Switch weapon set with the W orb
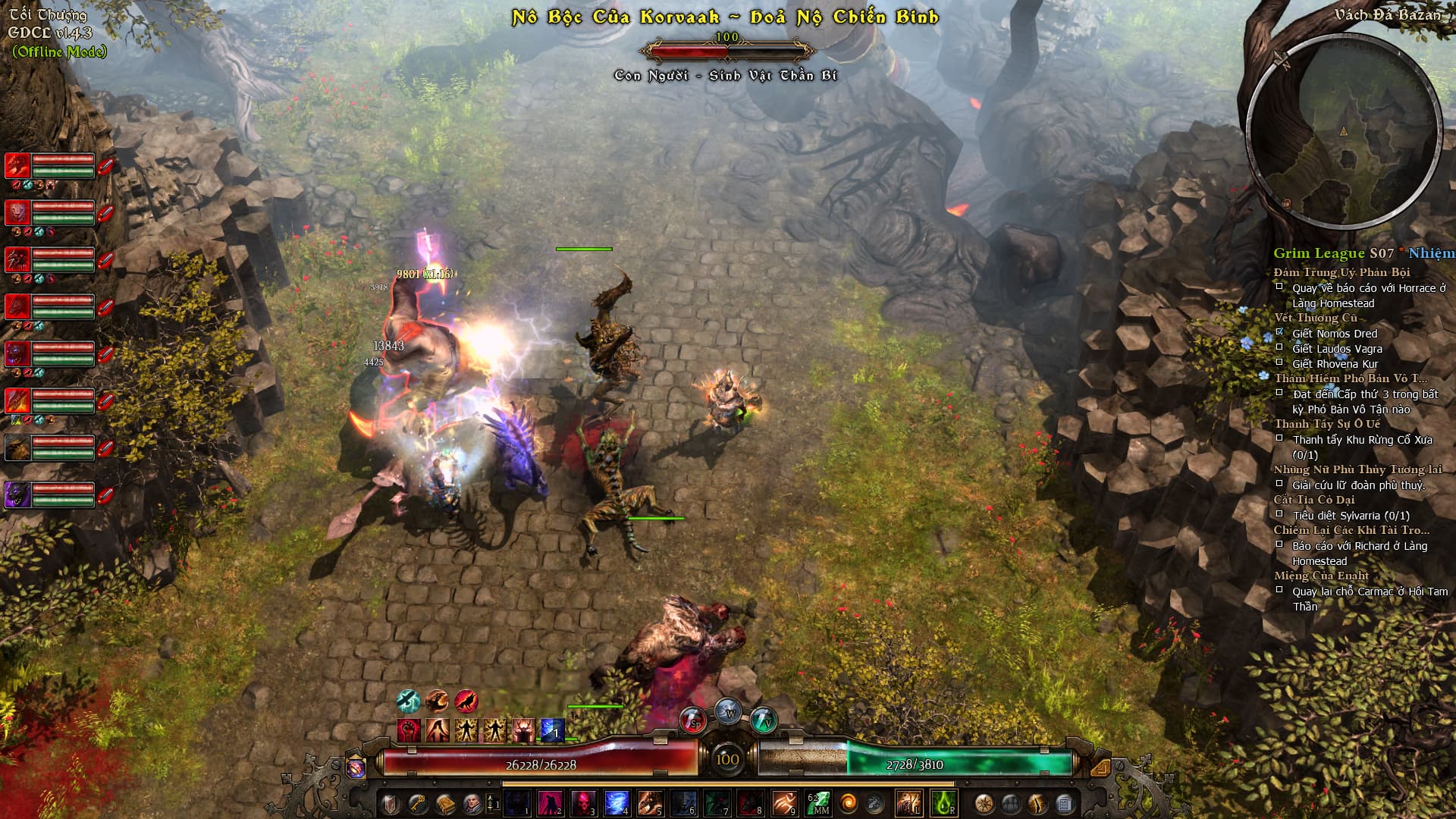This screenshot has height=819, width=1456. (x=728, y=713)
